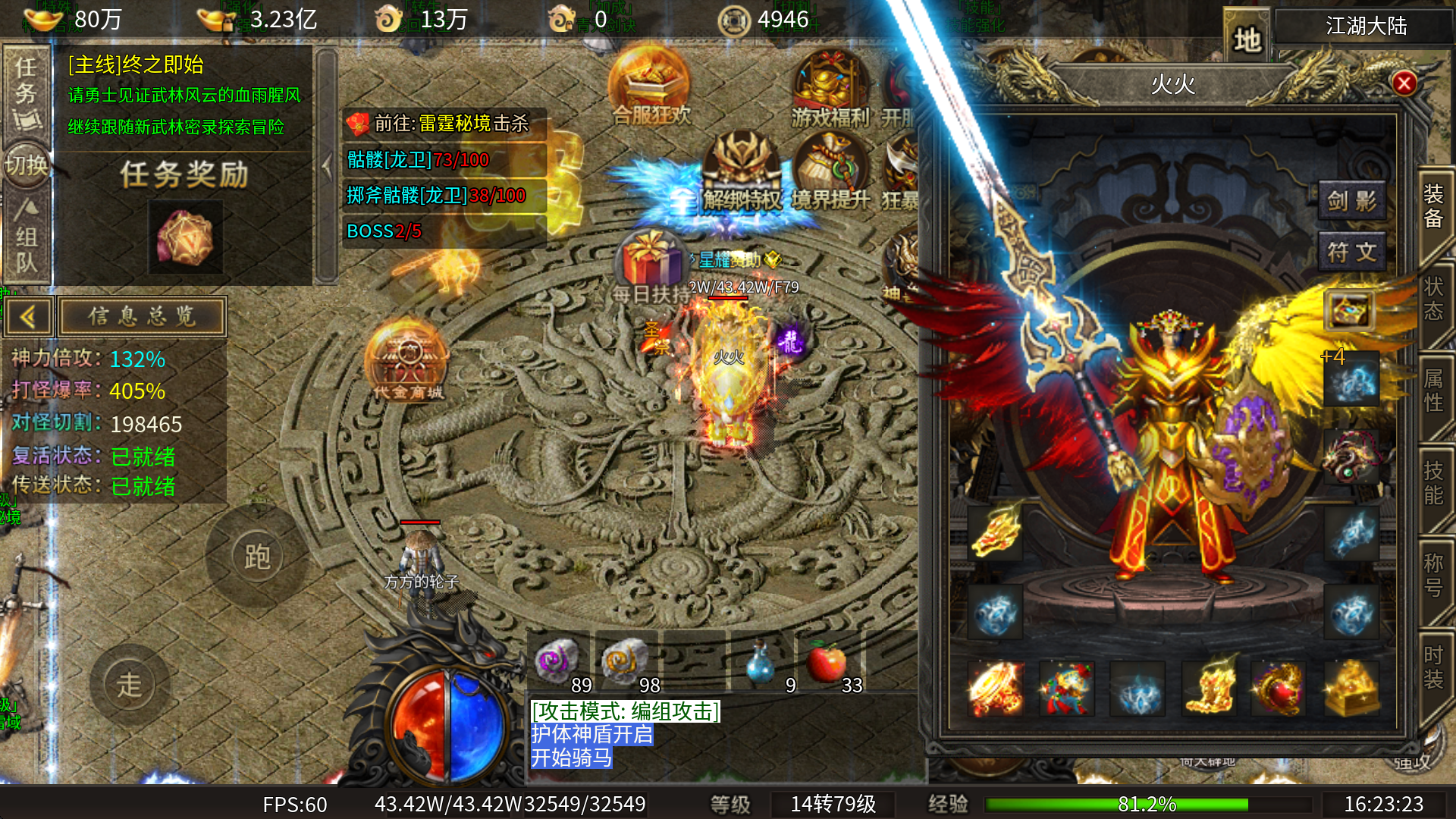
Task: Open the 剑影 sword shadow button
Action: click(1351, 201)
